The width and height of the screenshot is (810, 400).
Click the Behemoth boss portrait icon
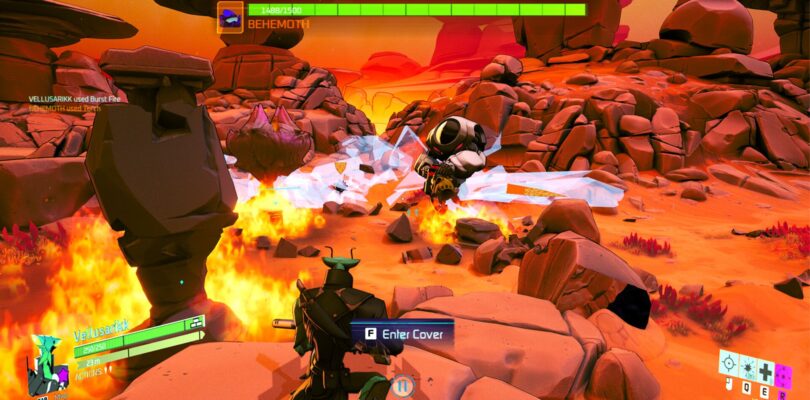[230, 16]
